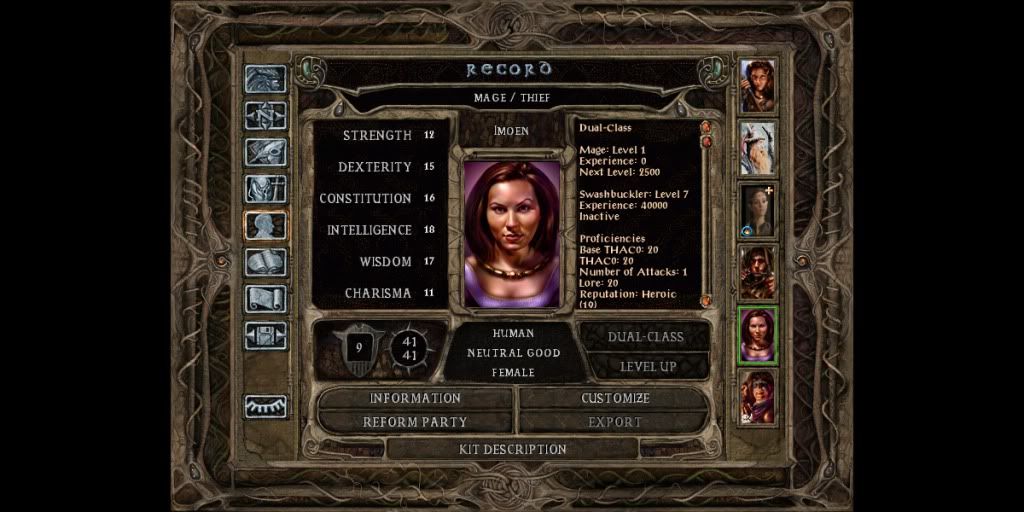Select the top party member portrait

pyautogui.click(x=757, y=86)
